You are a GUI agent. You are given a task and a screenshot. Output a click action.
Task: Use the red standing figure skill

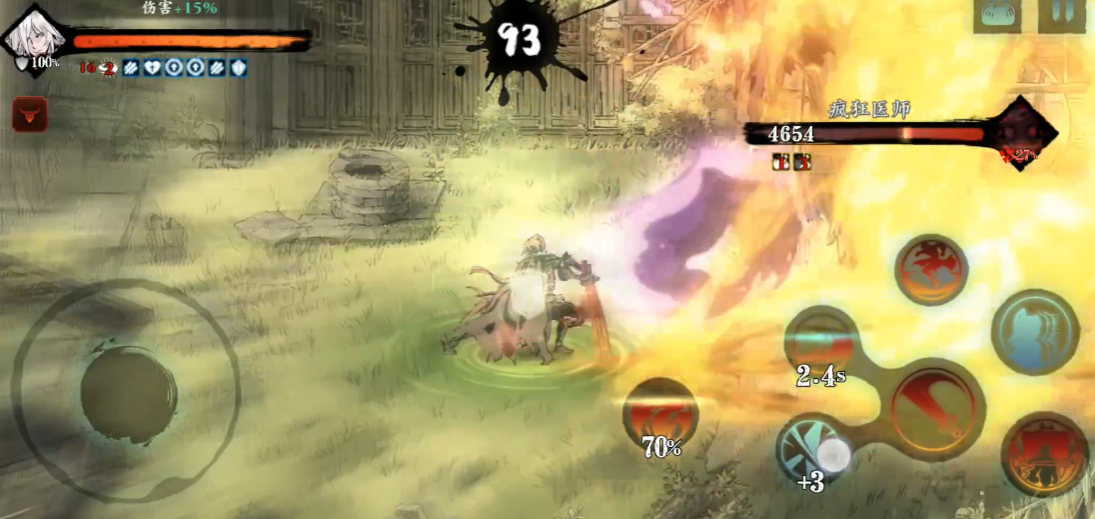1044,453
